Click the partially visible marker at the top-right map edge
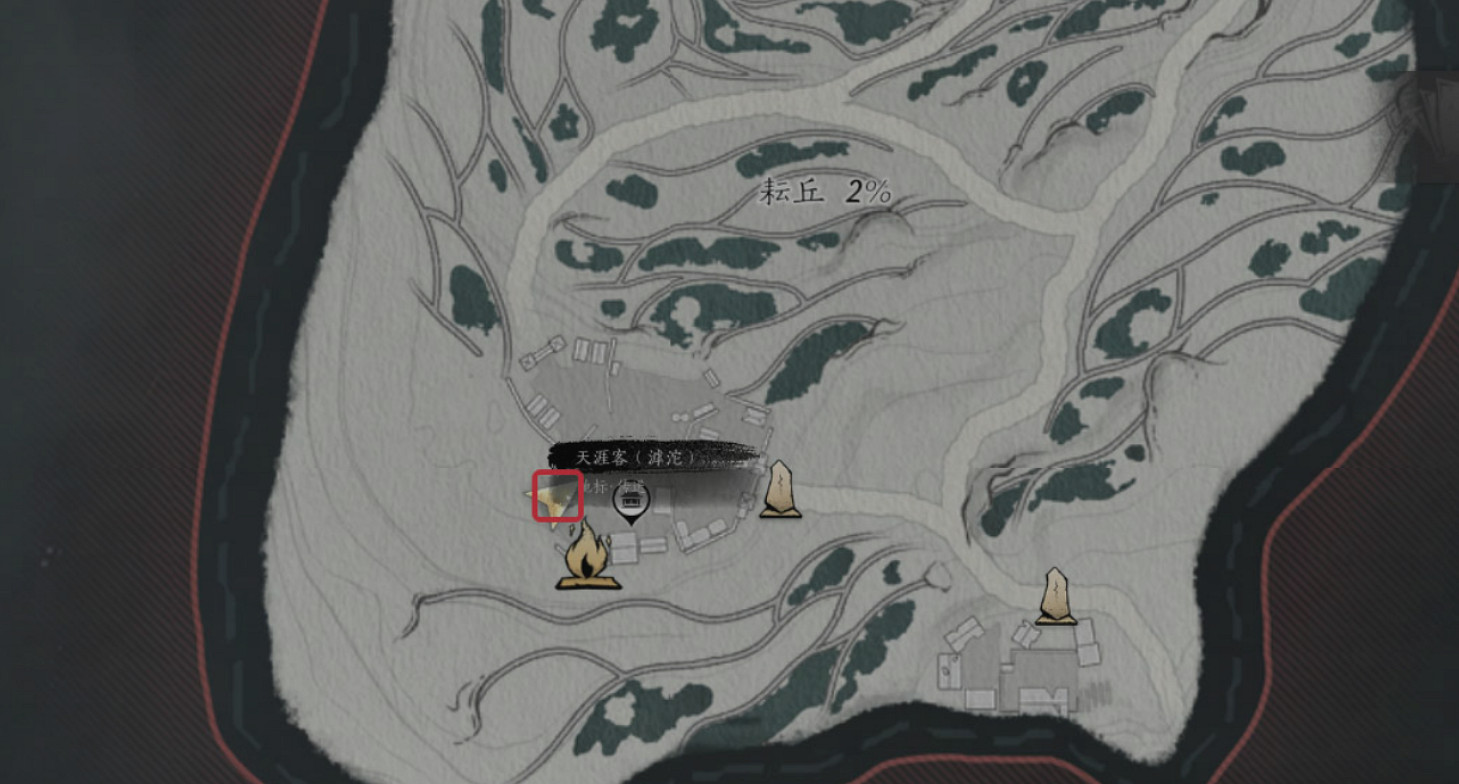Image resolution: width=1459 pixels, height=784 pixels. pyautogui.click(x=1432, y=115)
